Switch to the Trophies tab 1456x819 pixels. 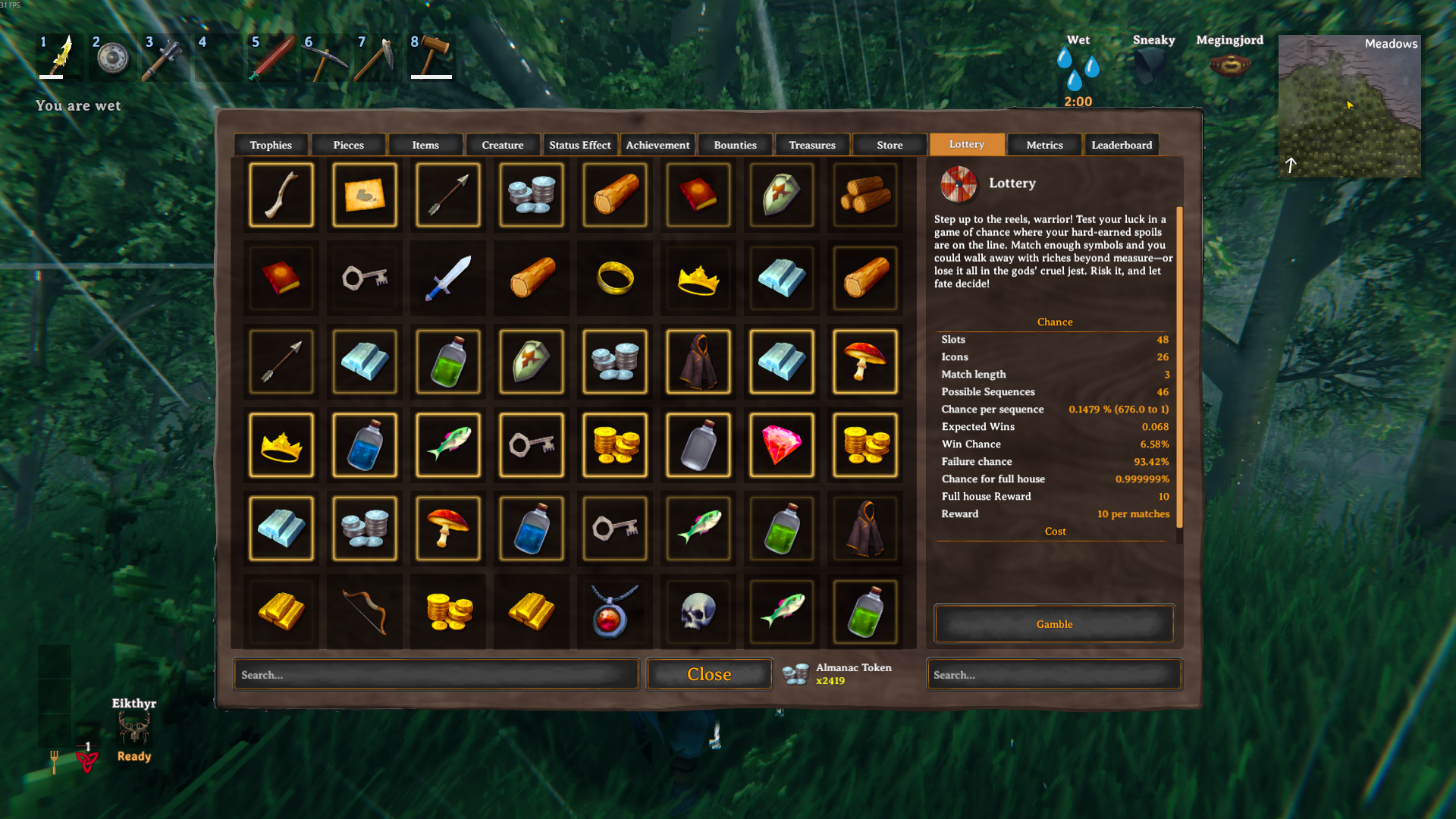[271, 145]
